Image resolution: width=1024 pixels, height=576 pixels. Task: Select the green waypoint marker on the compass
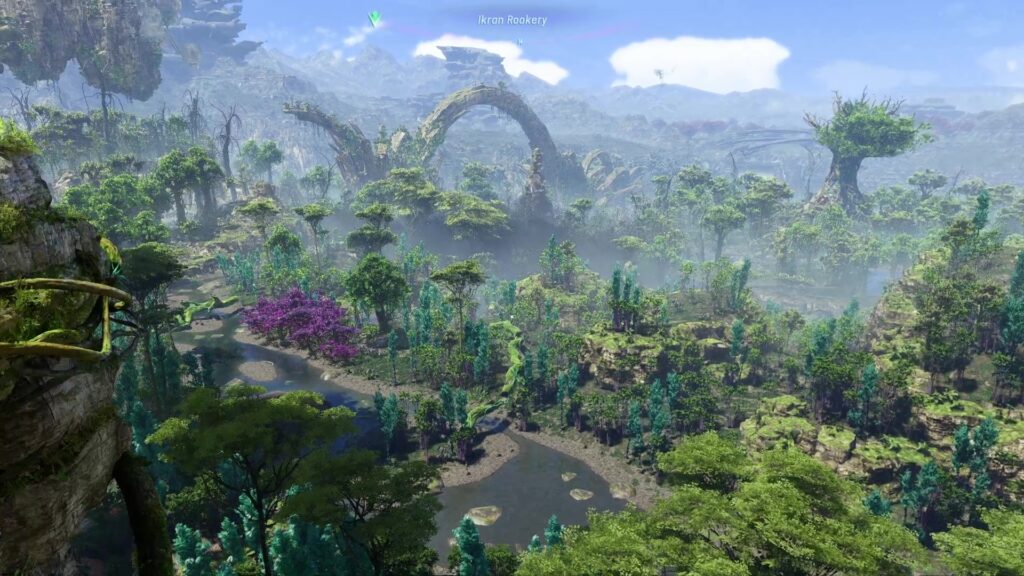coord(375,18)
